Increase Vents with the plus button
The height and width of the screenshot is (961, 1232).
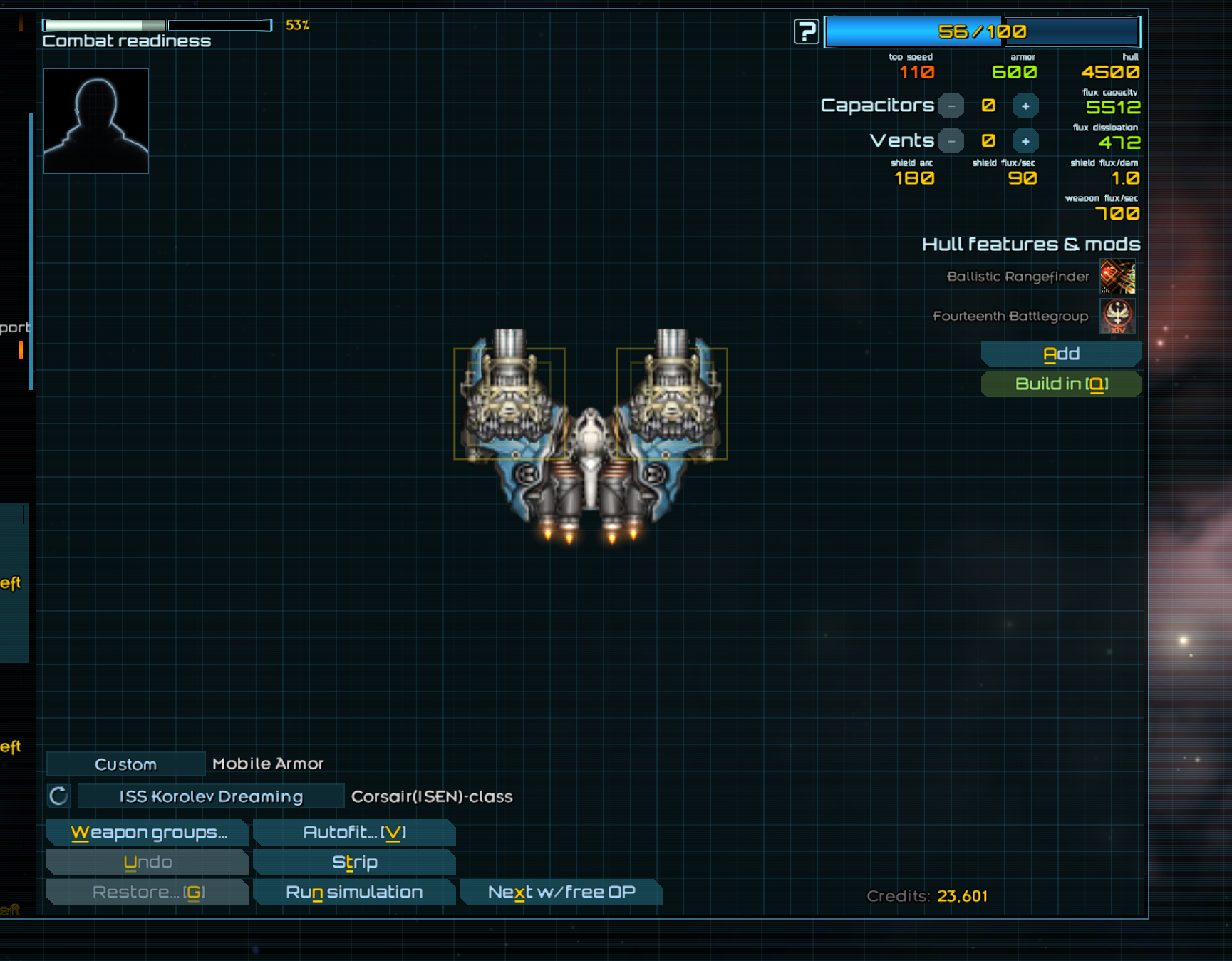pos(1025,141)
